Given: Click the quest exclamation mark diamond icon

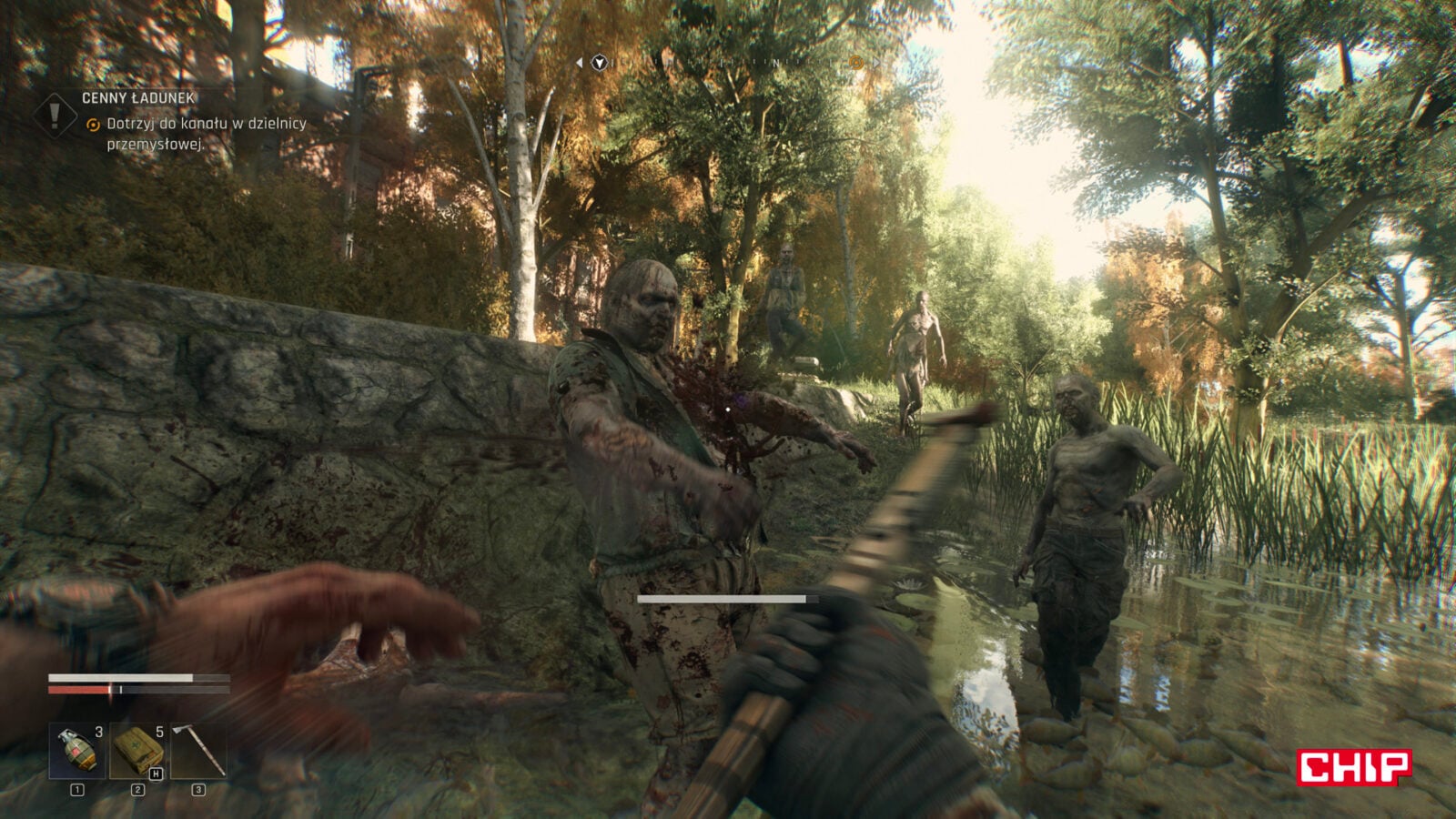Looking at the screenshot, I should point(56,115).
